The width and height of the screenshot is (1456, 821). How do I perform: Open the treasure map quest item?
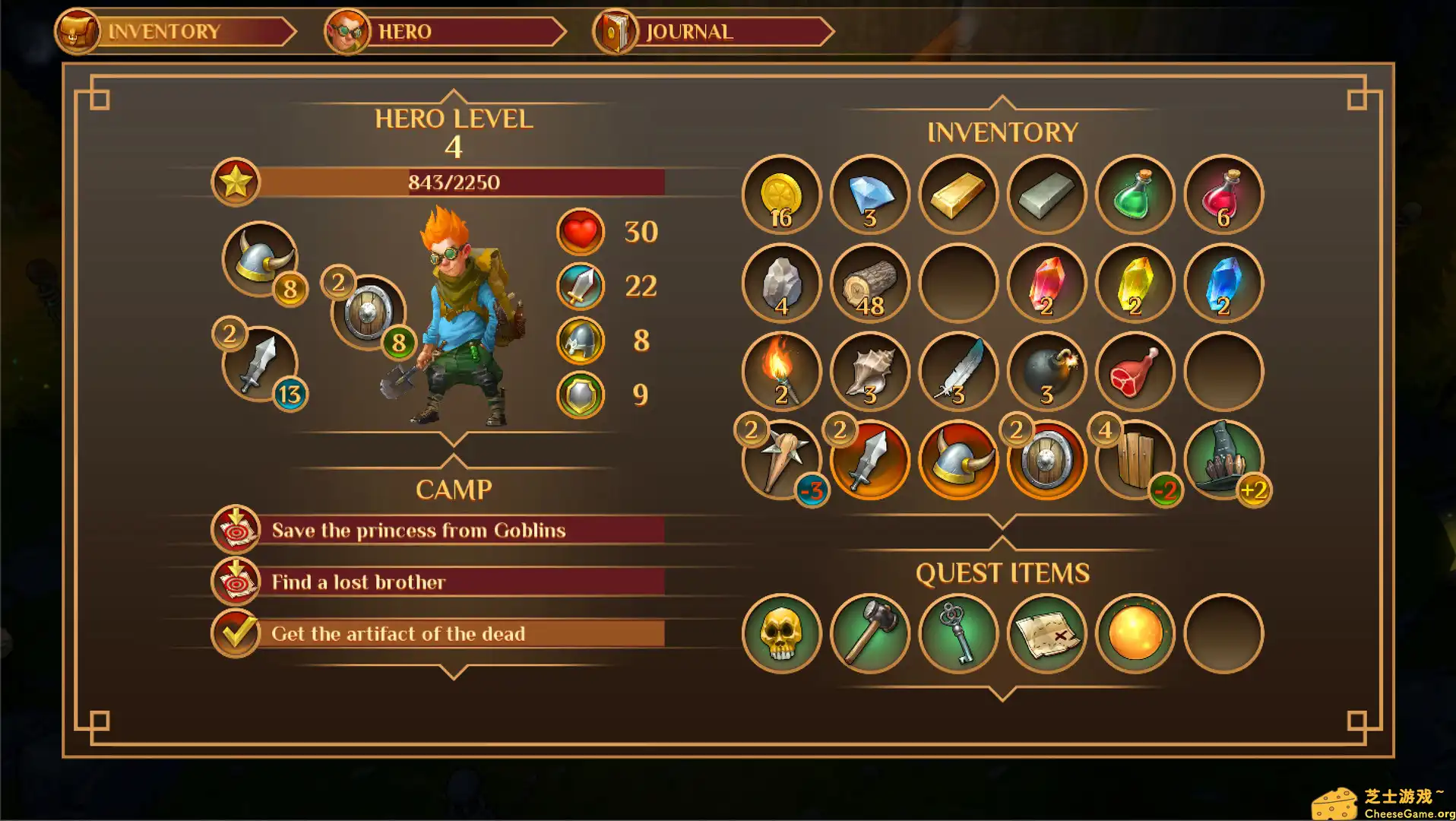click(1046, 634)
